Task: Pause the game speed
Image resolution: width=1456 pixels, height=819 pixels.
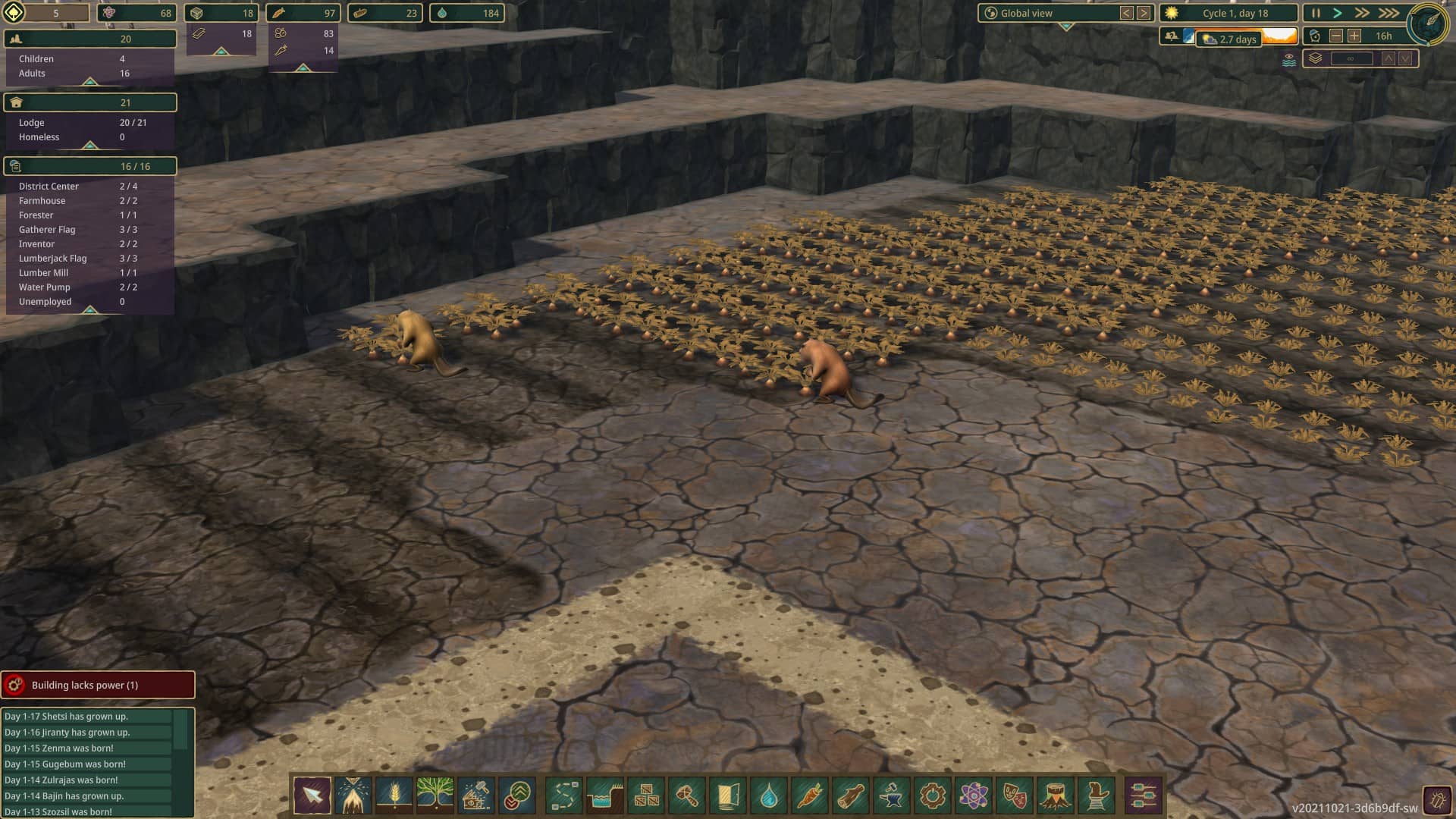Action: [1316, 13]
